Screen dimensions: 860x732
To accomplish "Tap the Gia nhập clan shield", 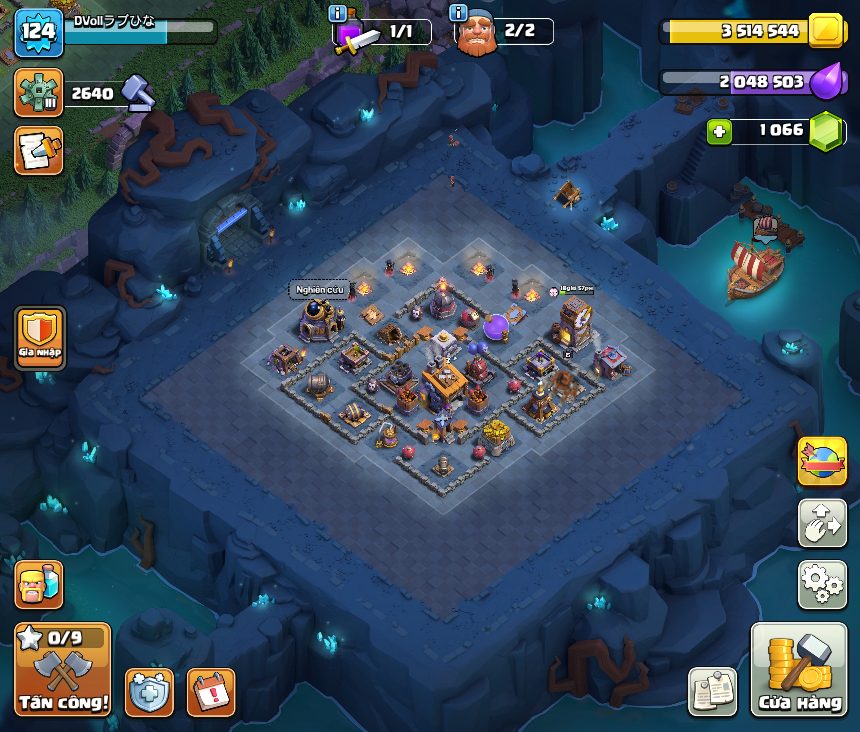I will click(x=40, y=337).
